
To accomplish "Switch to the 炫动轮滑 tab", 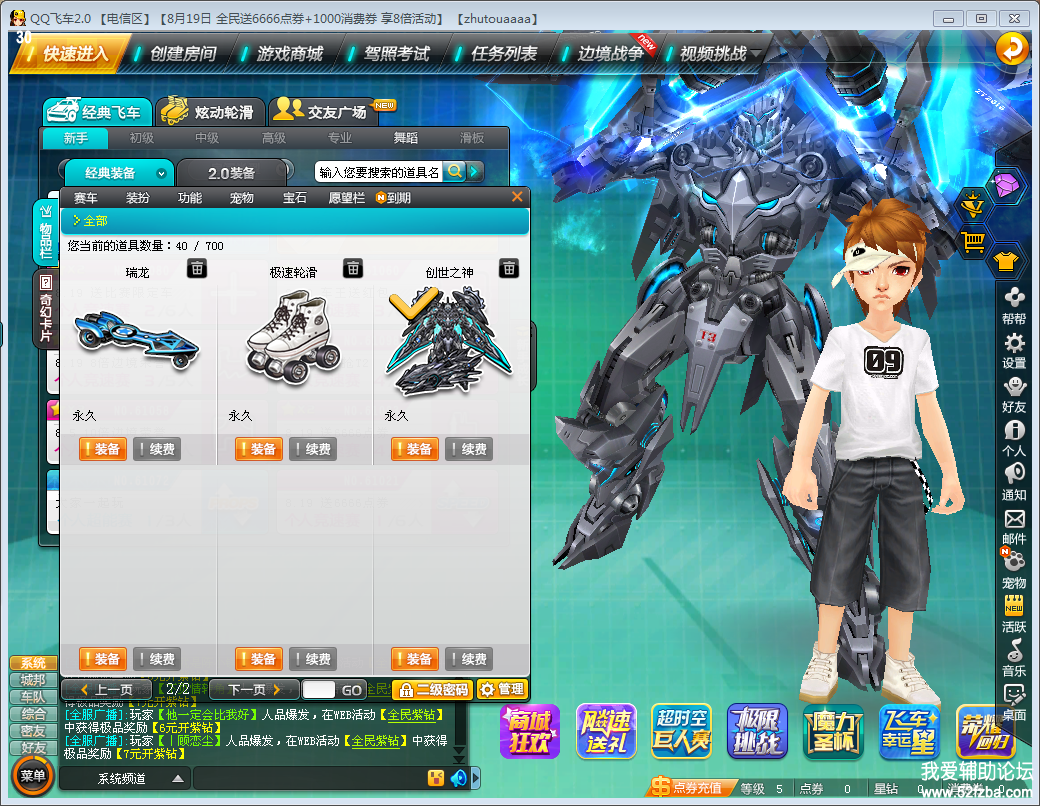I will (x=211, y=112).
